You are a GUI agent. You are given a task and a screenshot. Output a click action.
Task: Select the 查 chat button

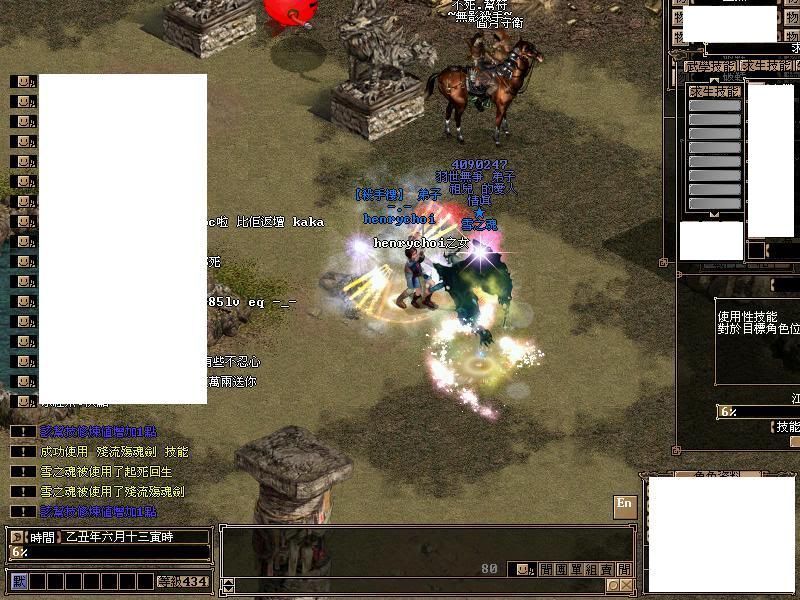click(x=608, y=569)
